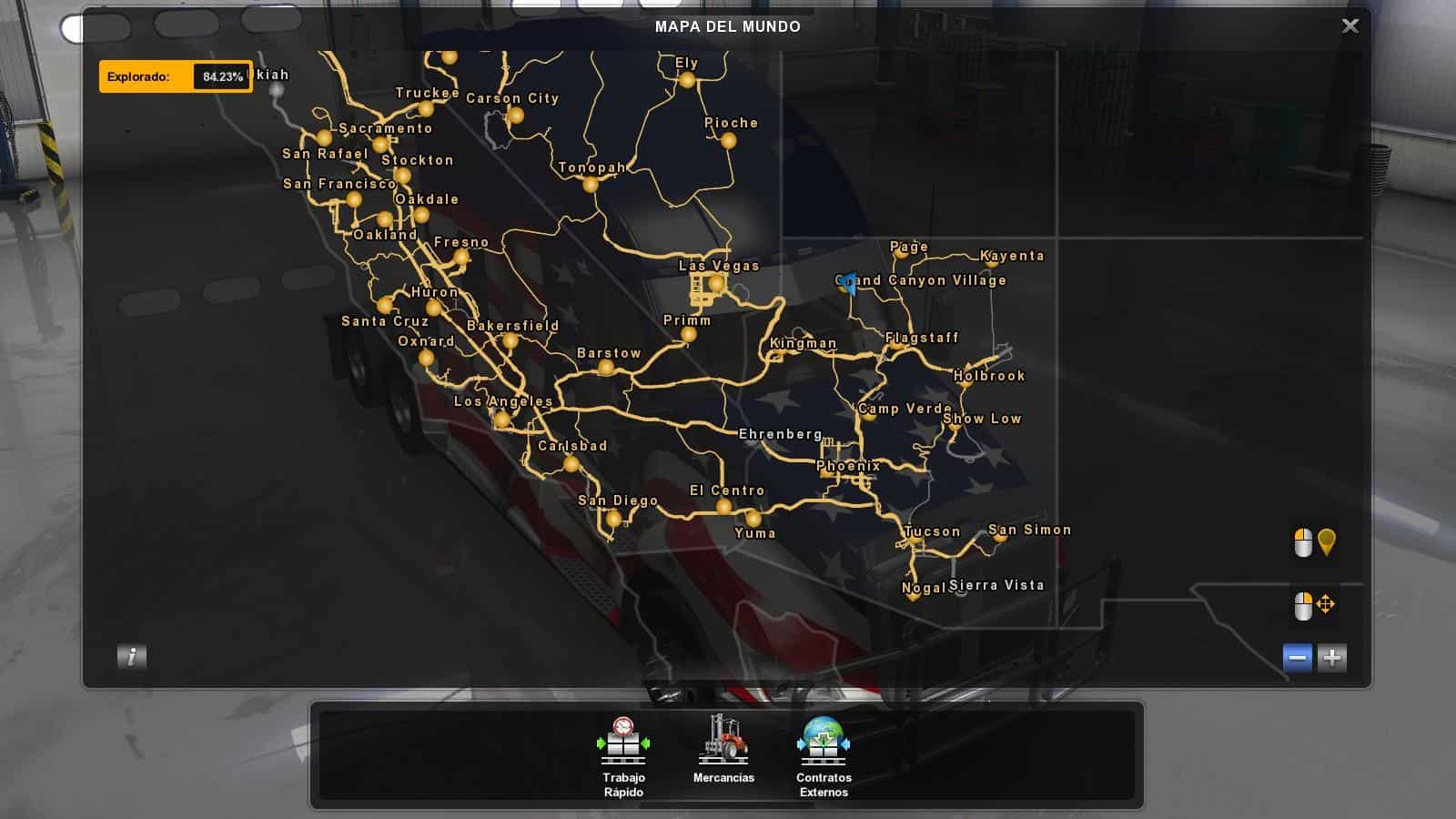Select the Tonopah city marker
Screen dimensions: 1456x819
591,185
